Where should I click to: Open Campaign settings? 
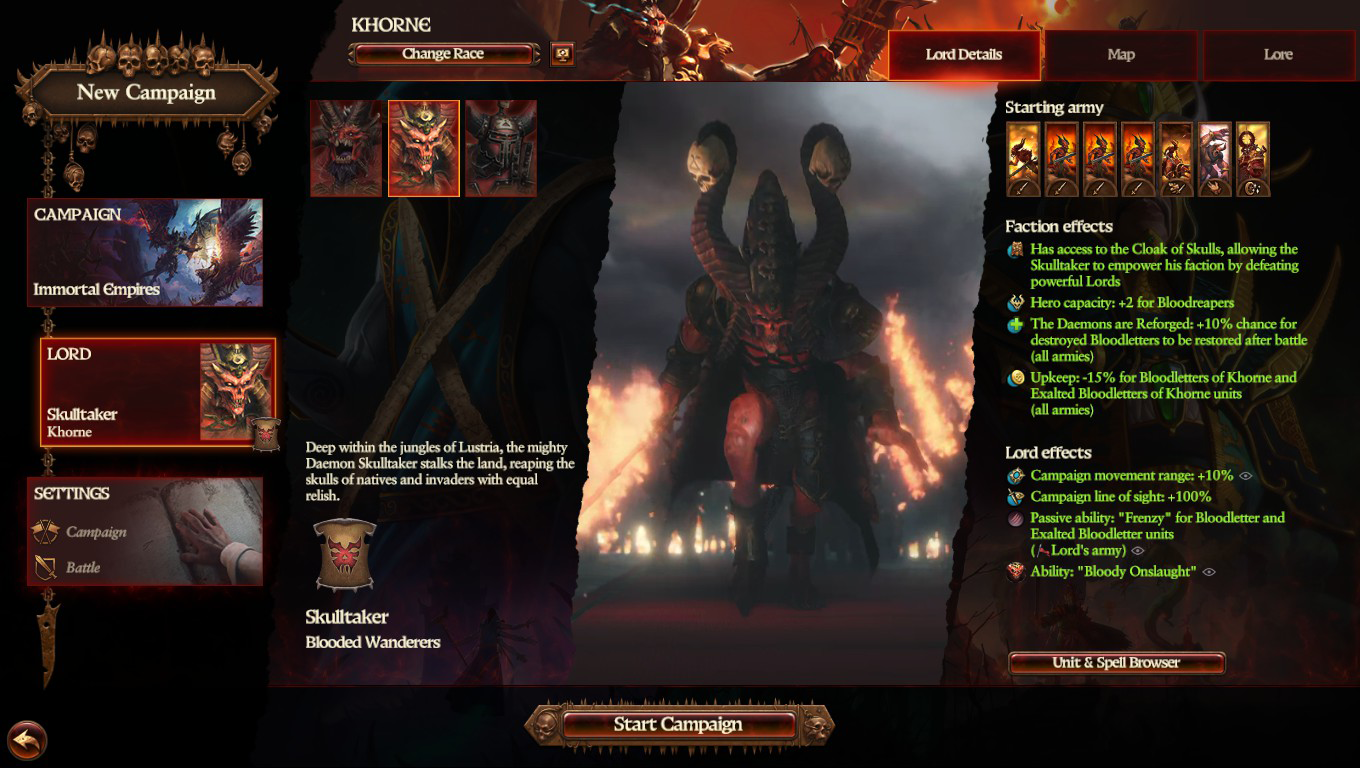point(96,532)
